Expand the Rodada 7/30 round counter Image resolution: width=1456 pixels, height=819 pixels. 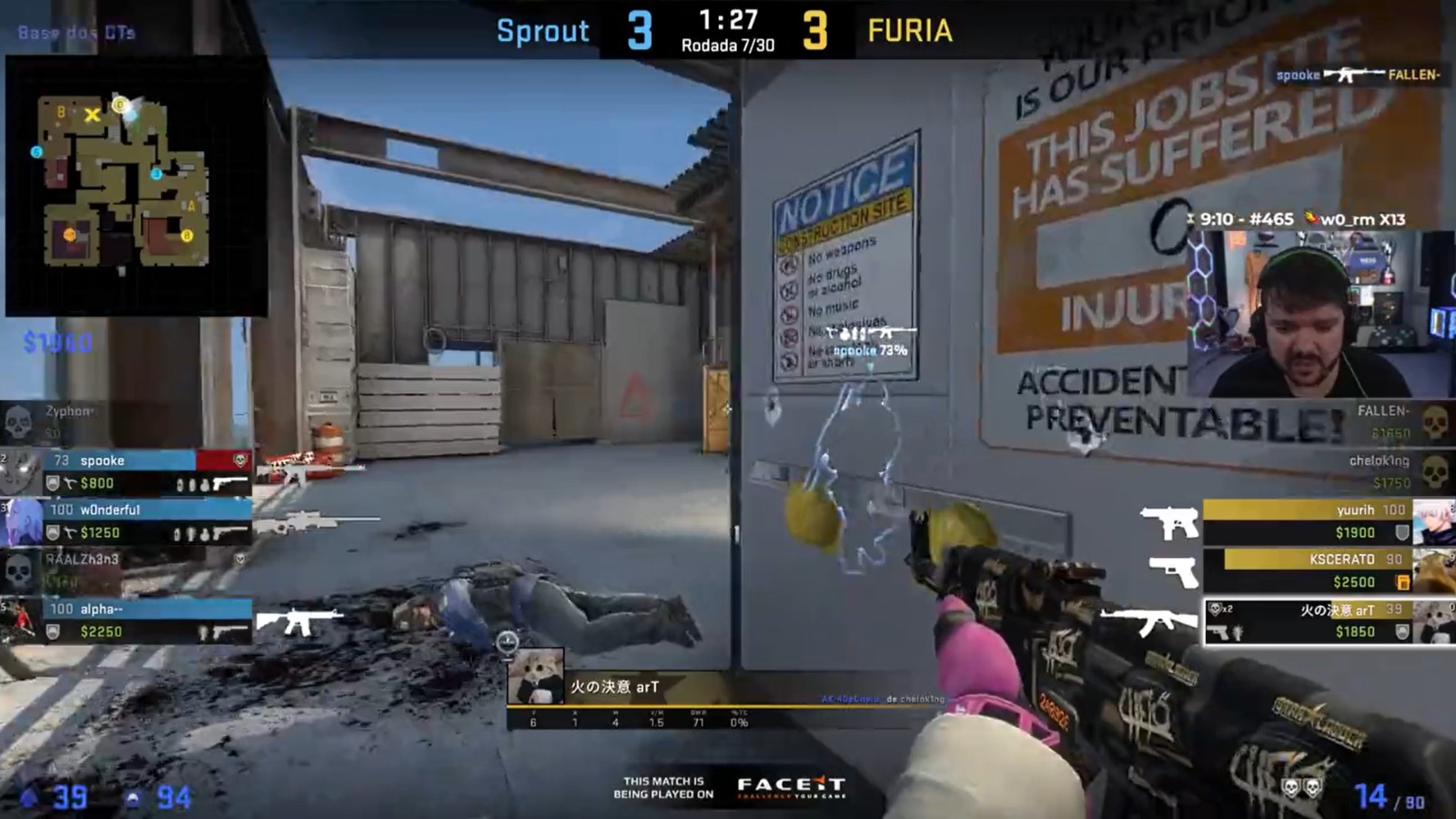tap(728, 44)
